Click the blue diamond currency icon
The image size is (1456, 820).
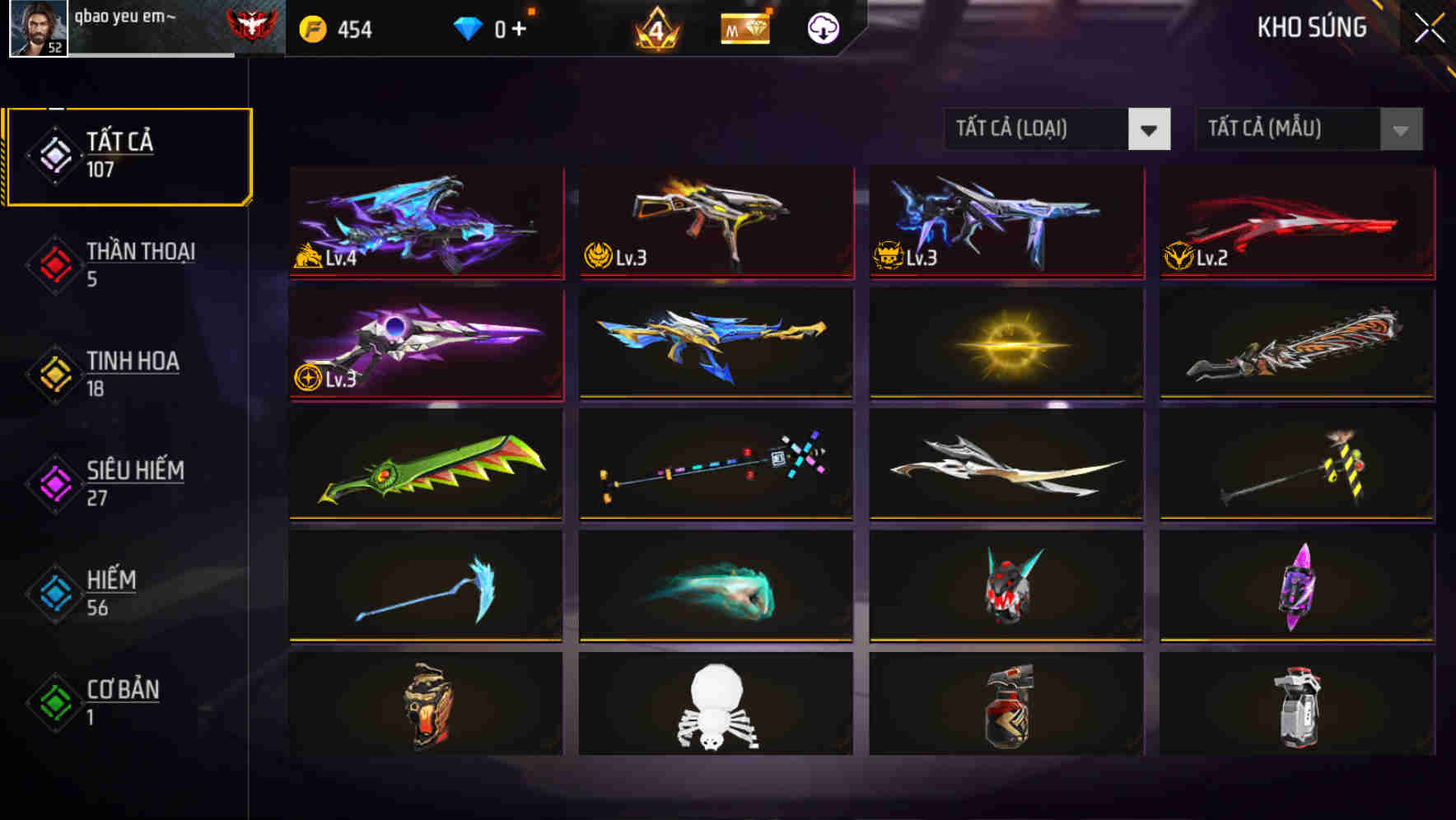(x=468, y=27)
